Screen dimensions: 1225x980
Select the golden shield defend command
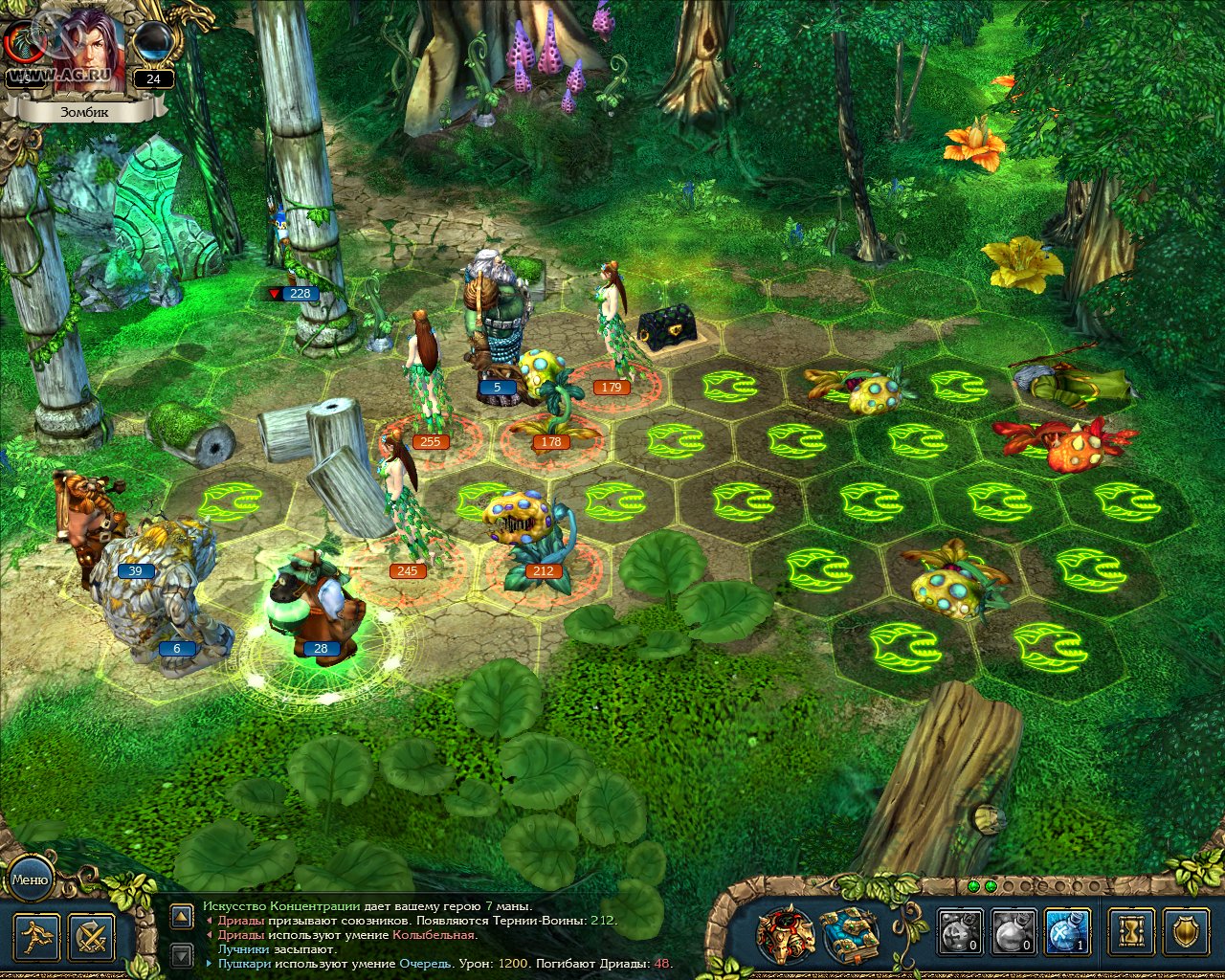click(x=1187, y=931)
